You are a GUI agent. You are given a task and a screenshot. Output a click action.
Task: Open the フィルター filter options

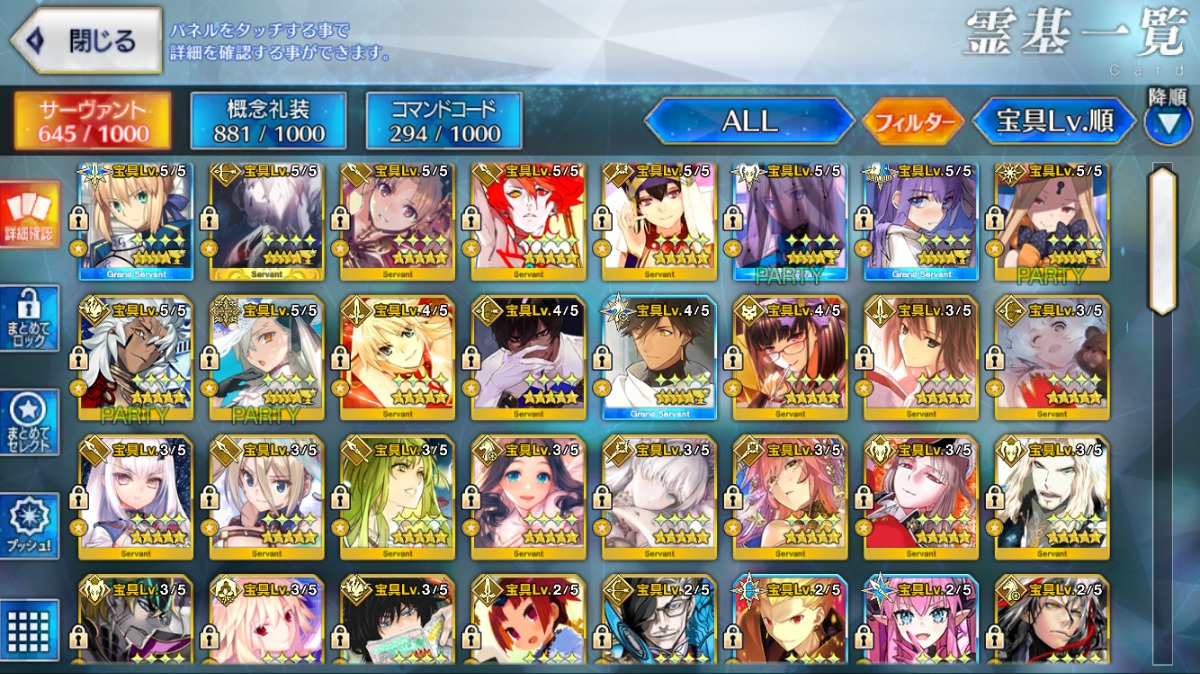point(912,122)
